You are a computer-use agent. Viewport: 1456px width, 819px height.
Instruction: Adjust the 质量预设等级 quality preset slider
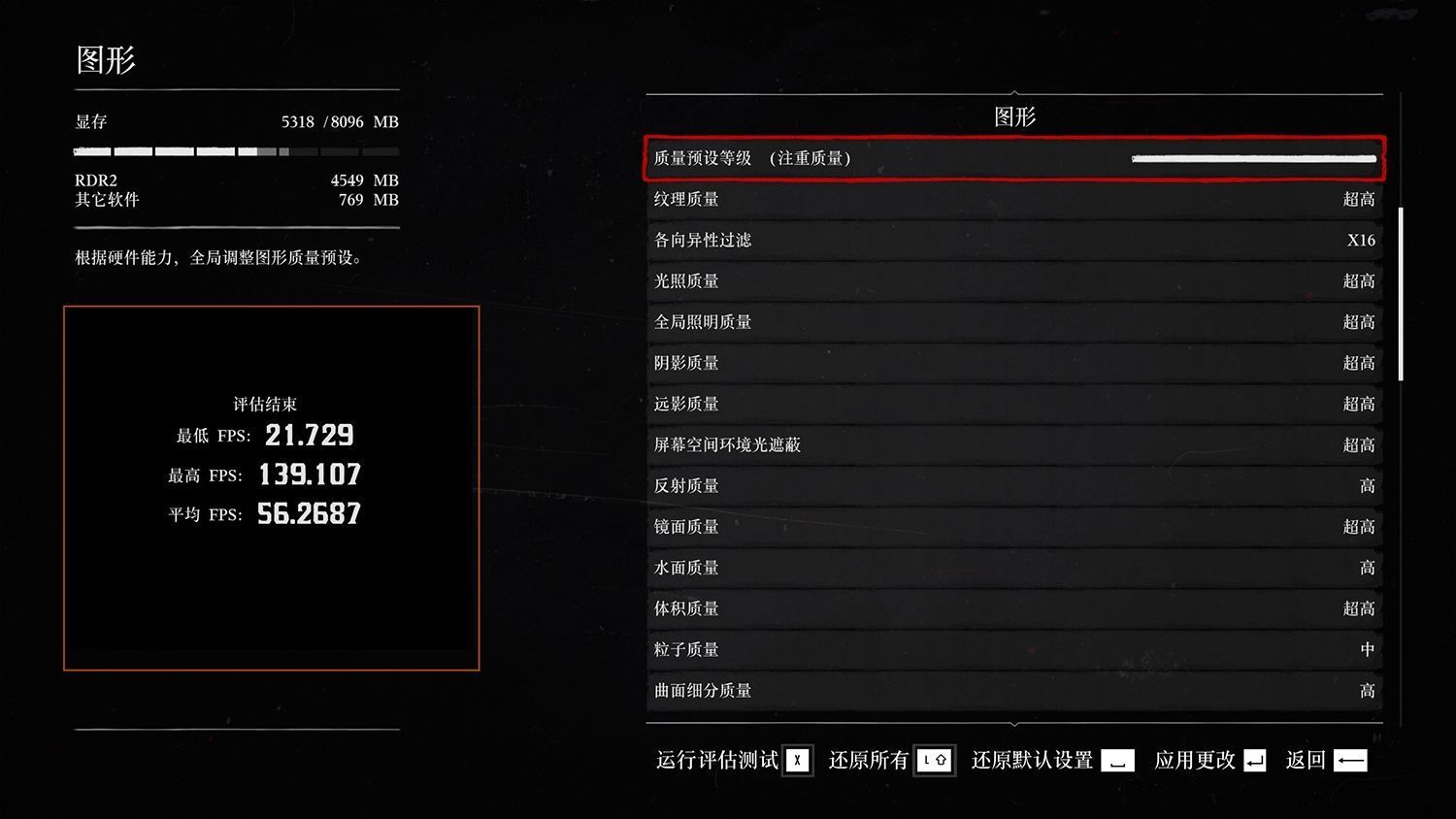tap(1253, 158)
